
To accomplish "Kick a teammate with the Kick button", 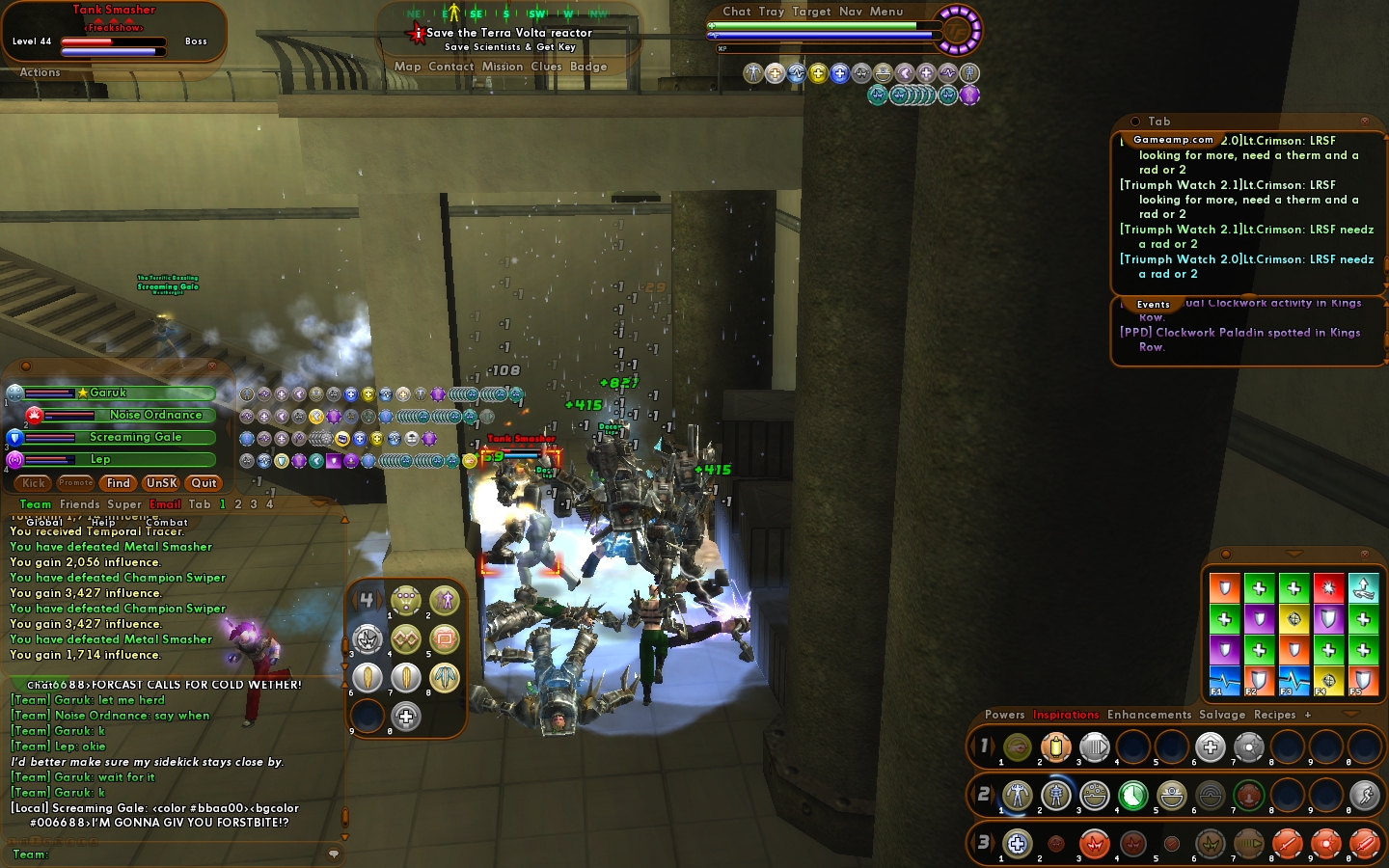I will (x=34, y=483).
